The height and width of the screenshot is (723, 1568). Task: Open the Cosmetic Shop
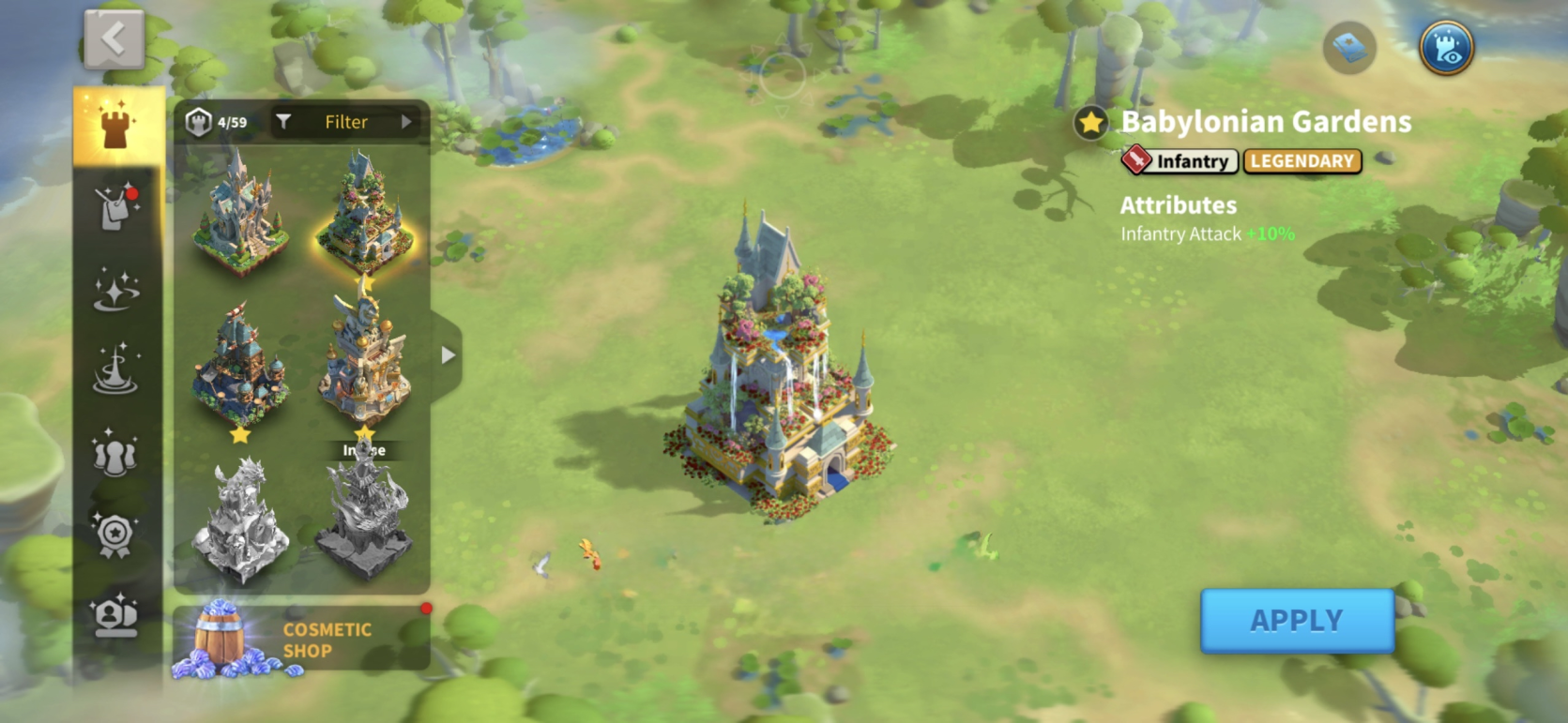click(x=301, y=640)
